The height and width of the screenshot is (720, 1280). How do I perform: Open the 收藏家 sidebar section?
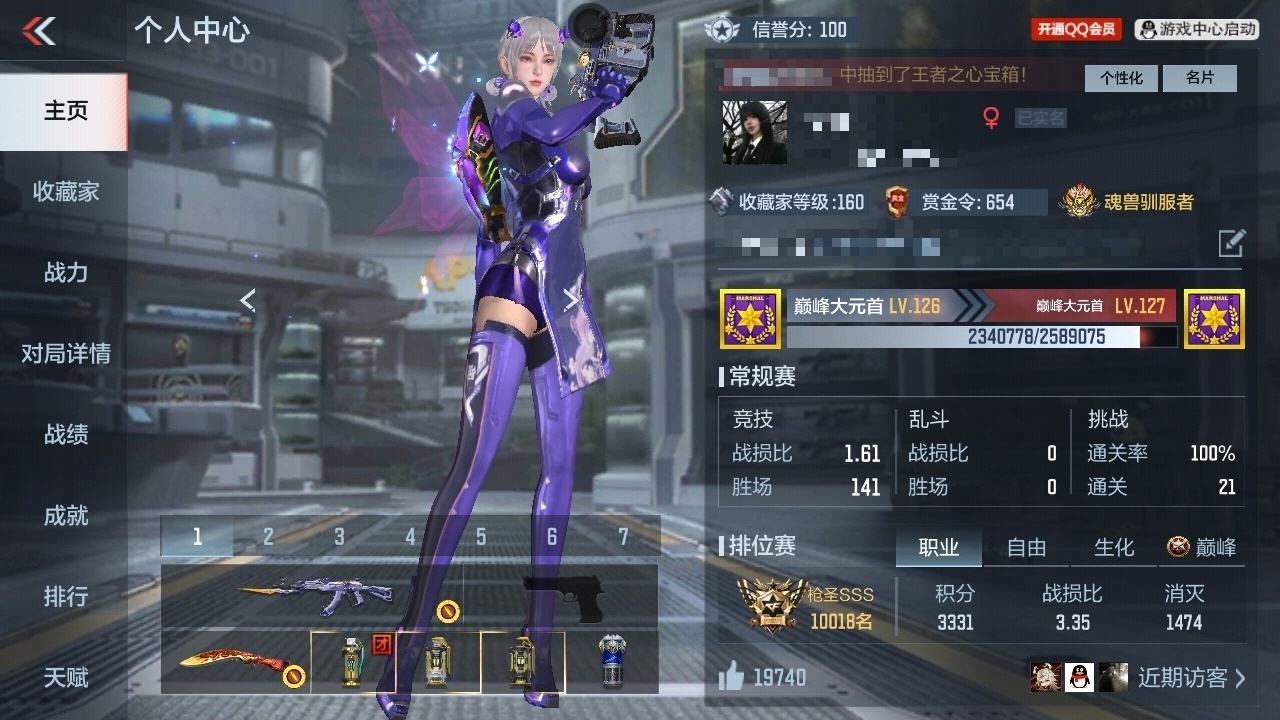65,191
